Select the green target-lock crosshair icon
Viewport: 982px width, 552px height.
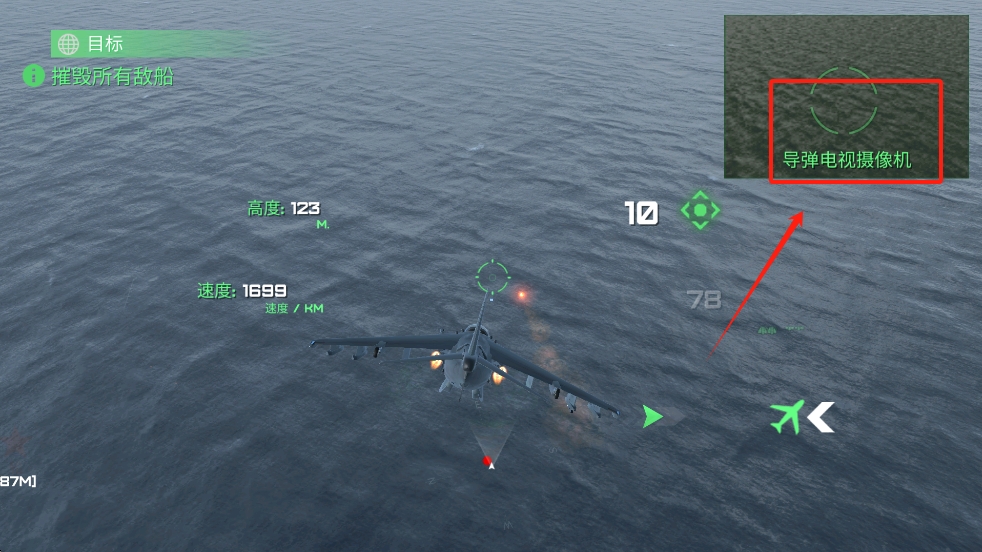[x=700, y=211]
